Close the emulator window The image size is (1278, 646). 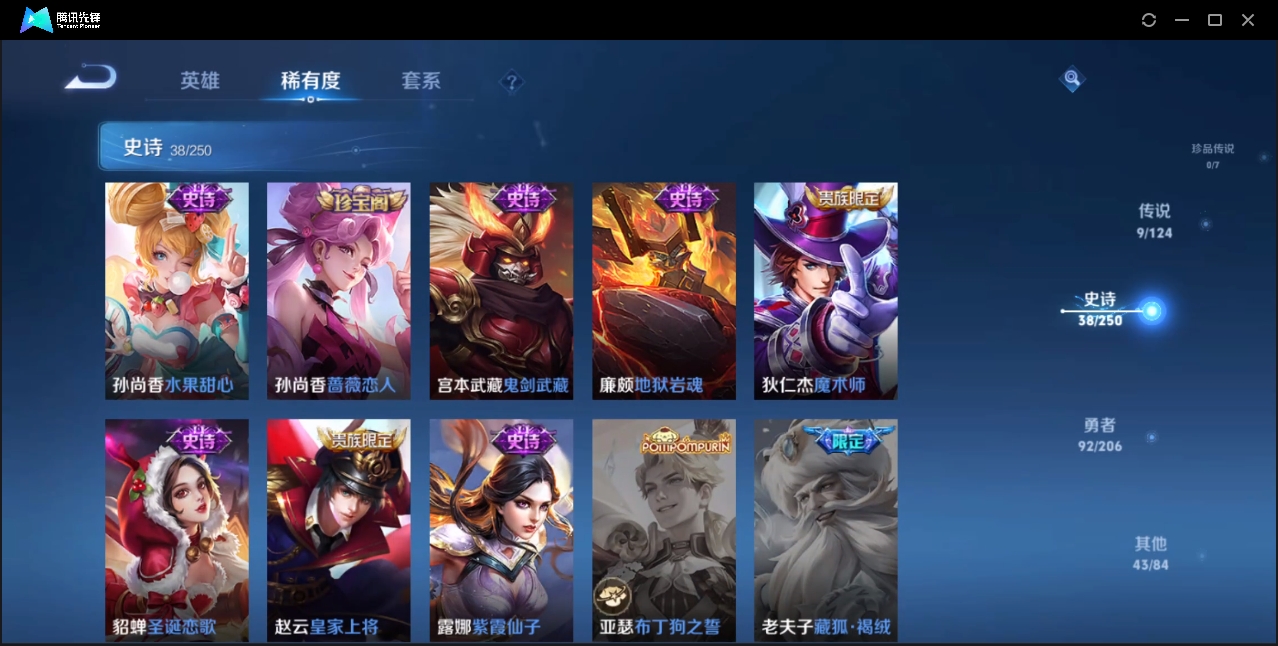(1248, 20)
